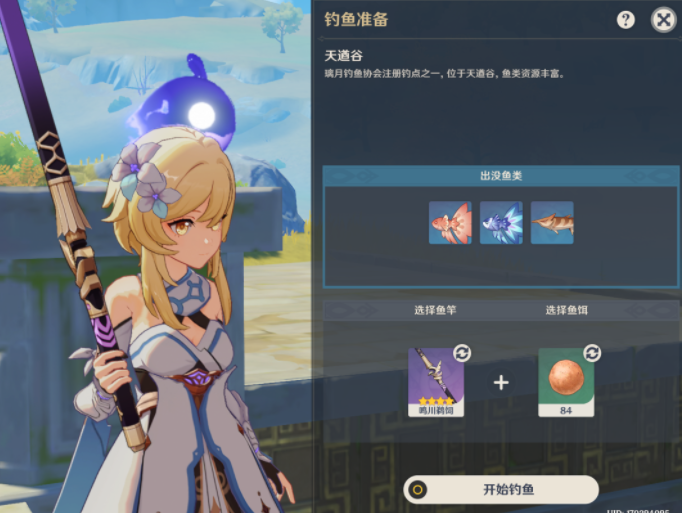This screenshot has width=682, height=513.
Task: View the red-orange fan-tailed fish icon
Action: (x=450, y=223)
